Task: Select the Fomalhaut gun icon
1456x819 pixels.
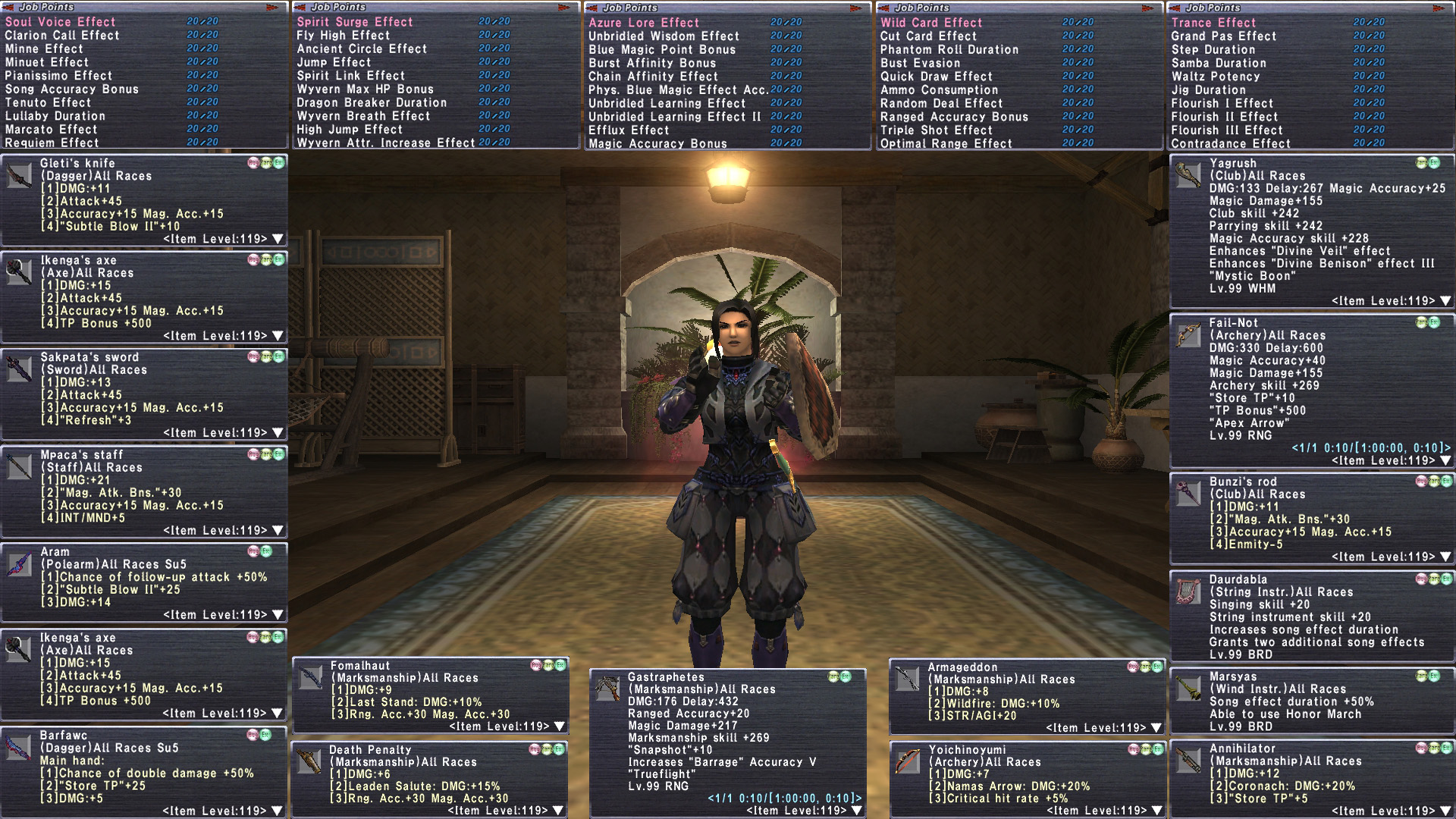Action: coord(311,678)
